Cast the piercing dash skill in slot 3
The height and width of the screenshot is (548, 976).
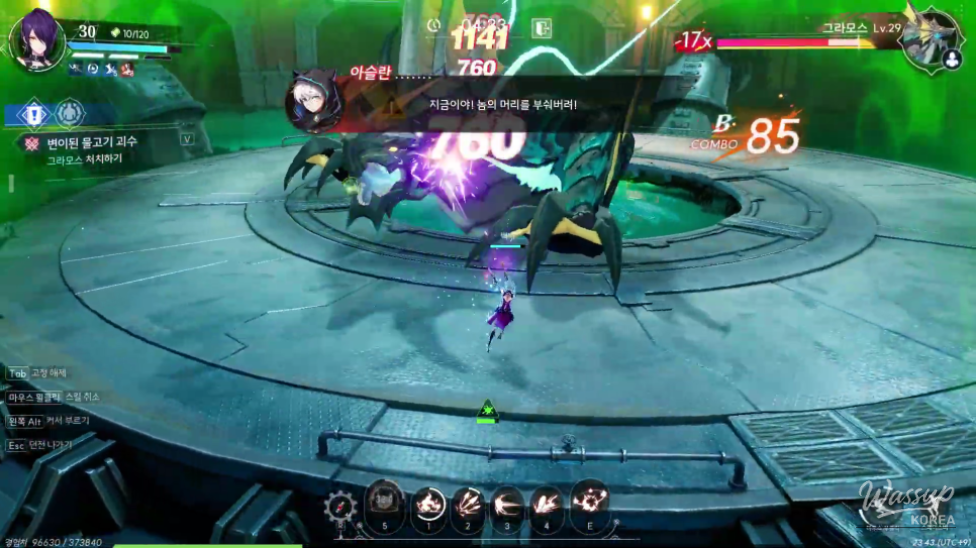(x=508, y=502)
